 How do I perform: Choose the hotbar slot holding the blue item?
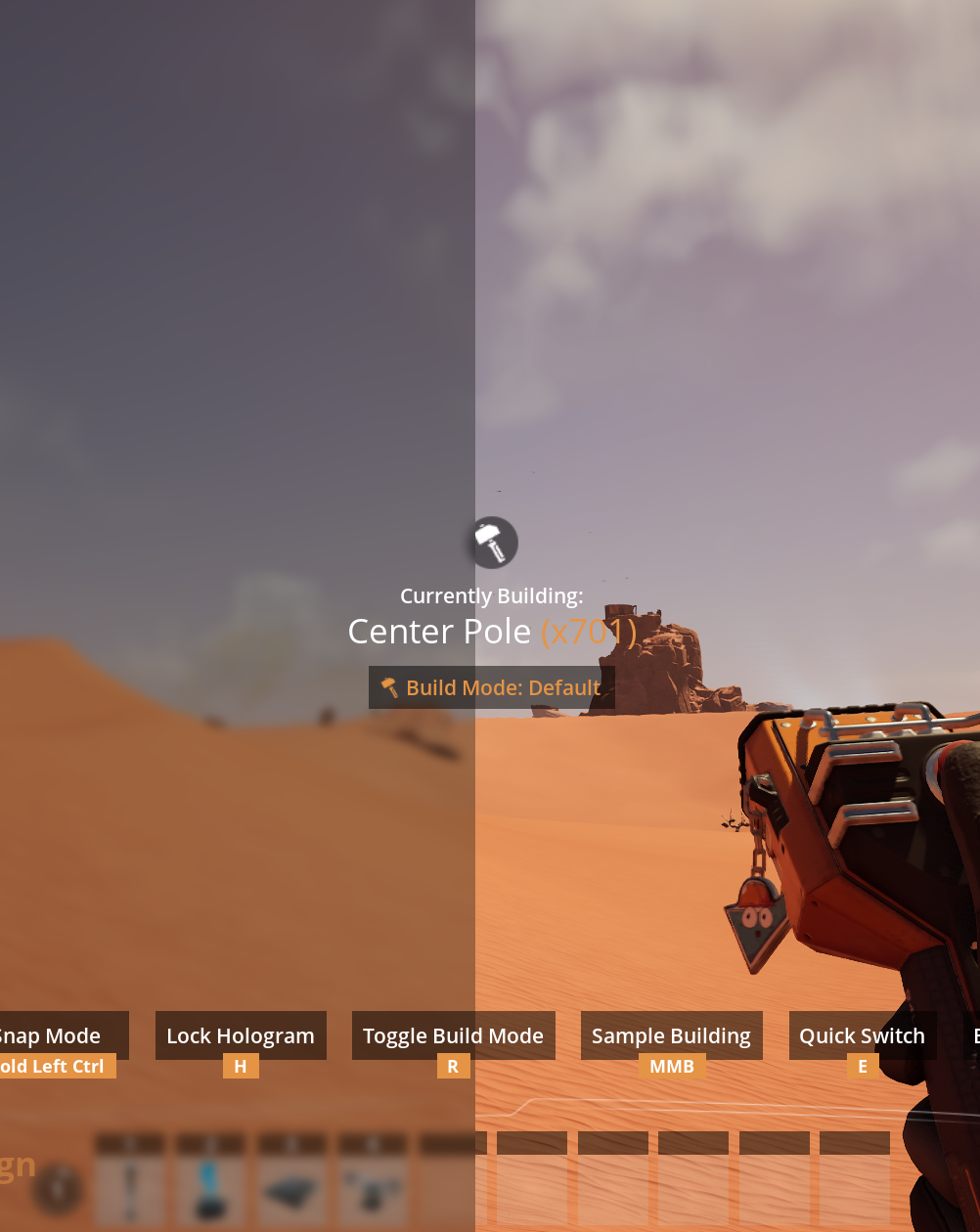pyautogui.click(x=210, y=1189)
